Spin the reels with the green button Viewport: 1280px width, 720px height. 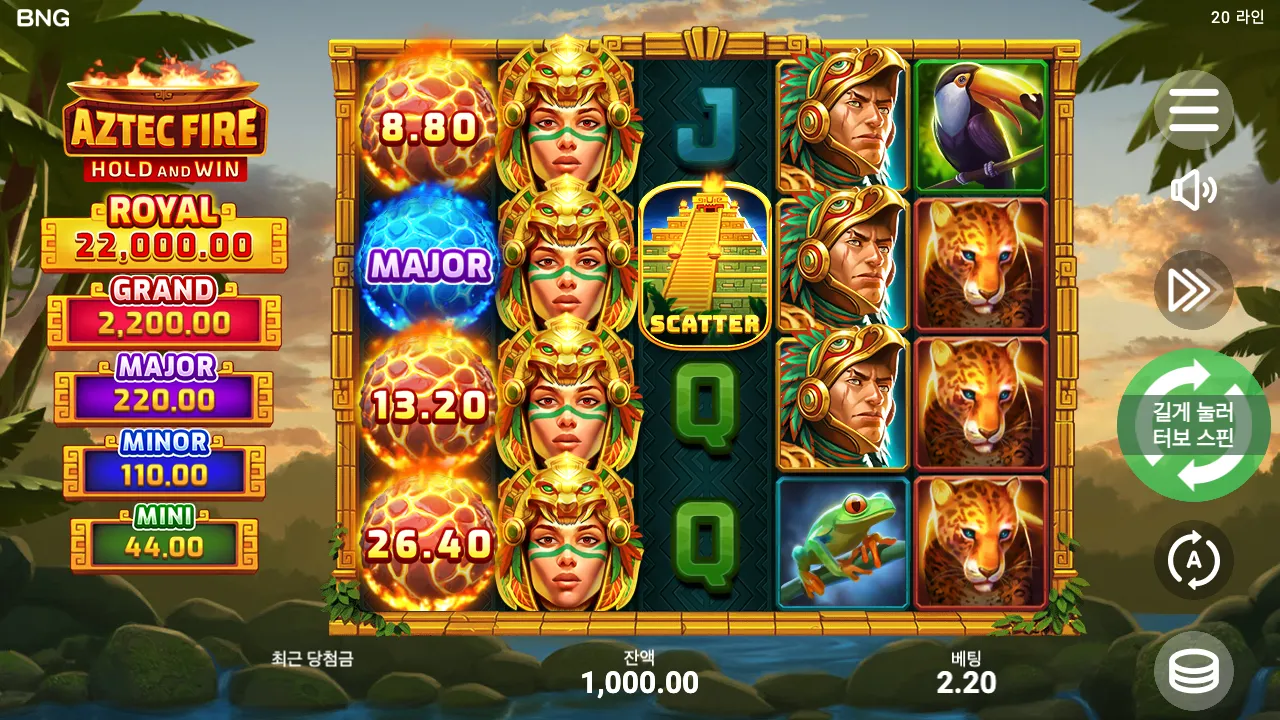(x=1193, y=425)
